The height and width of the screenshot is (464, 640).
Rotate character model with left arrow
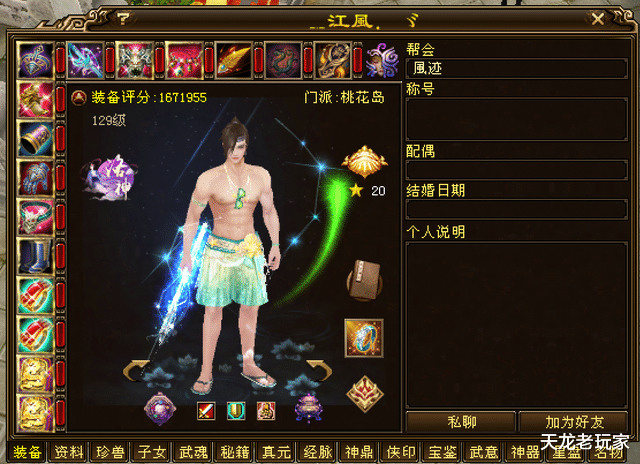[135, 370]
